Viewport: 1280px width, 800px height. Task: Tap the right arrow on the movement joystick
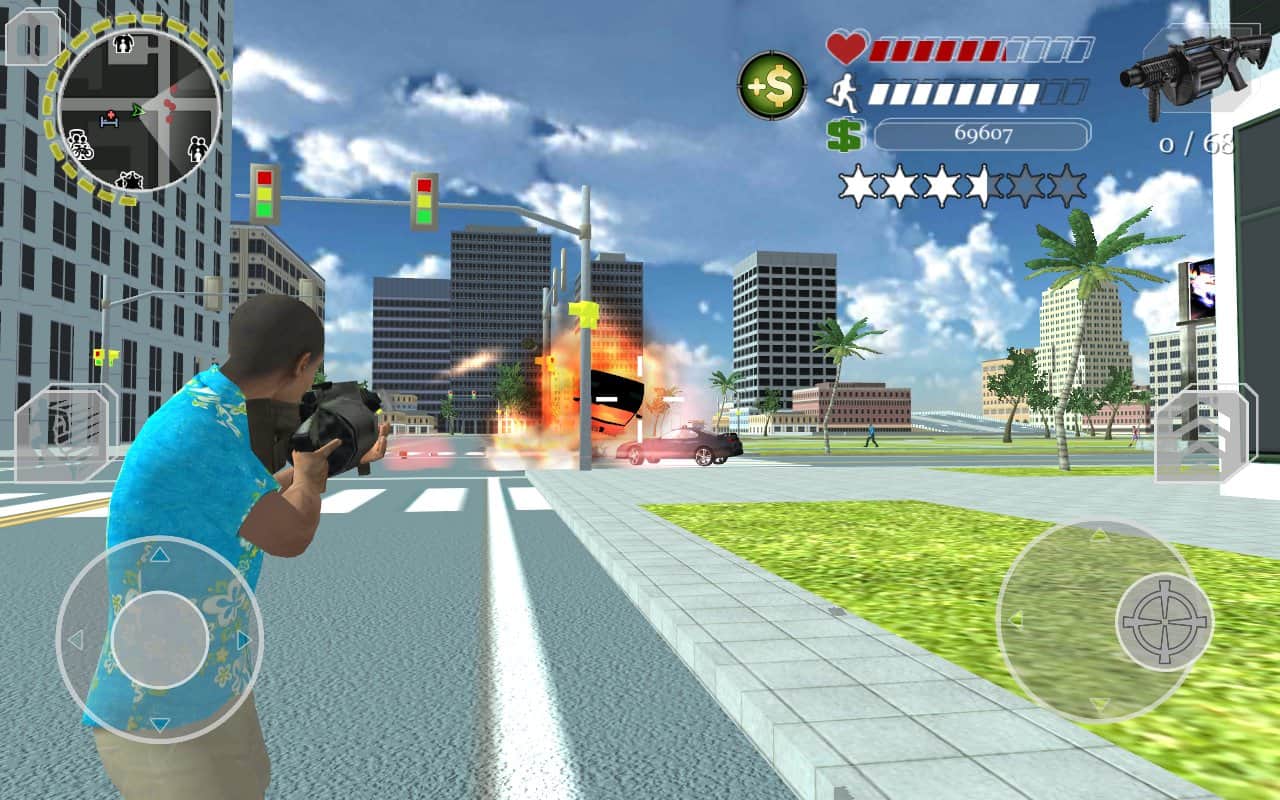coord(243,639)
